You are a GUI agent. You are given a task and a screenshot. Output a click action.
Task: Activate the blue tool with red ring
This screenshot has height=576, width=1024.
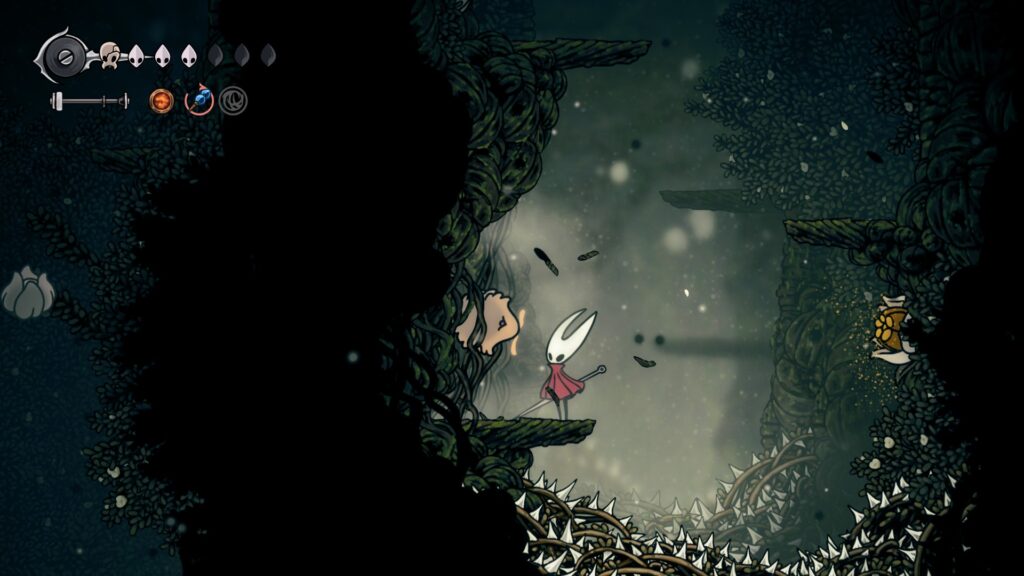pos(199,100)
